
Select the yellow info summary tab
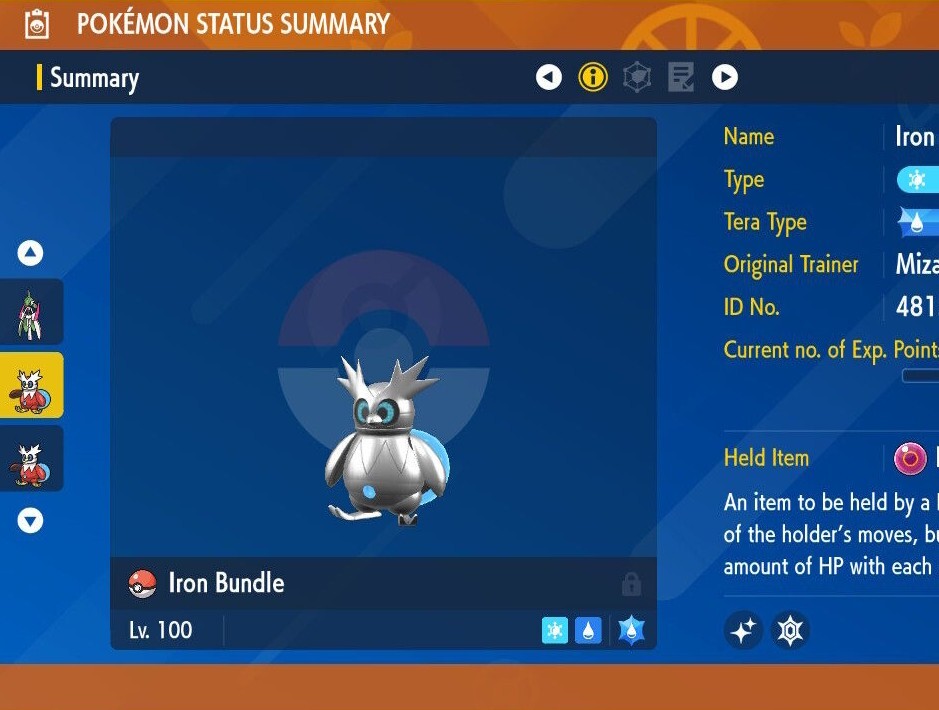[x=593, y=77]
